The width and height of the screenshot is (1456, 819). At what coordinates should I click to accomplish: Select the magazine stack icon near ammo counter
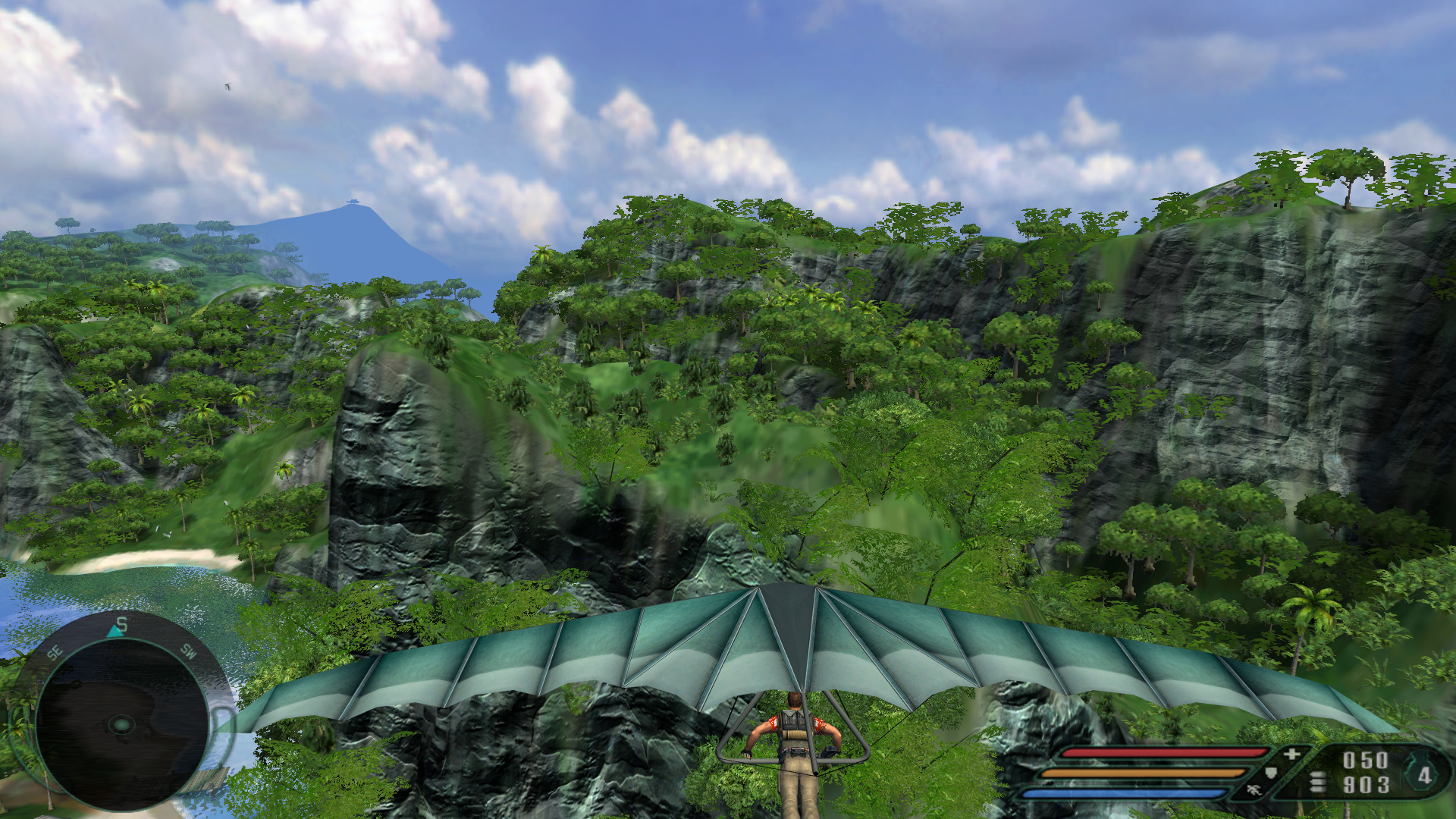point(1317,780)
